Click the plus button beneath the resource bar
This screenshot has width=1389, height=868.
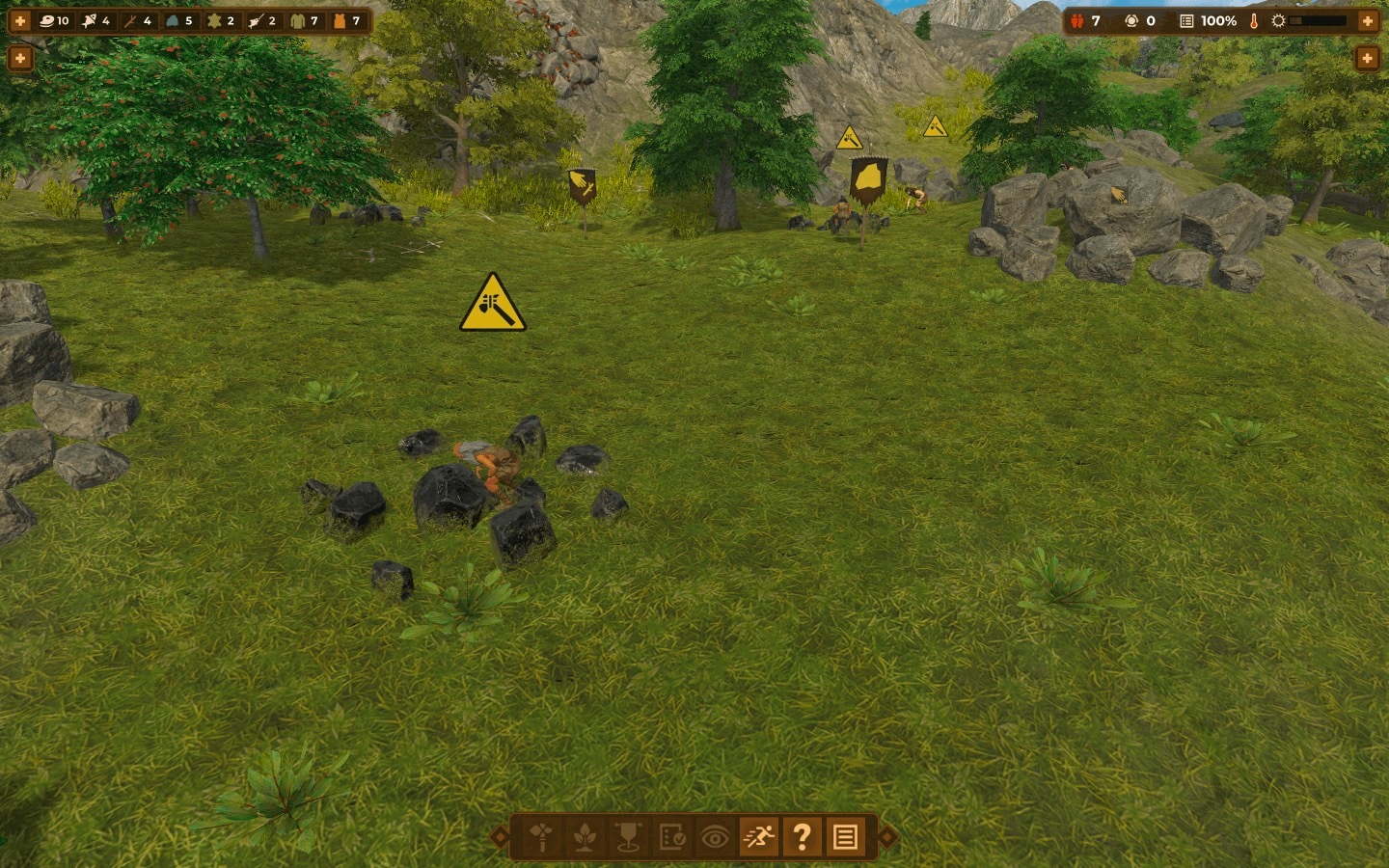tap(20, 59)
